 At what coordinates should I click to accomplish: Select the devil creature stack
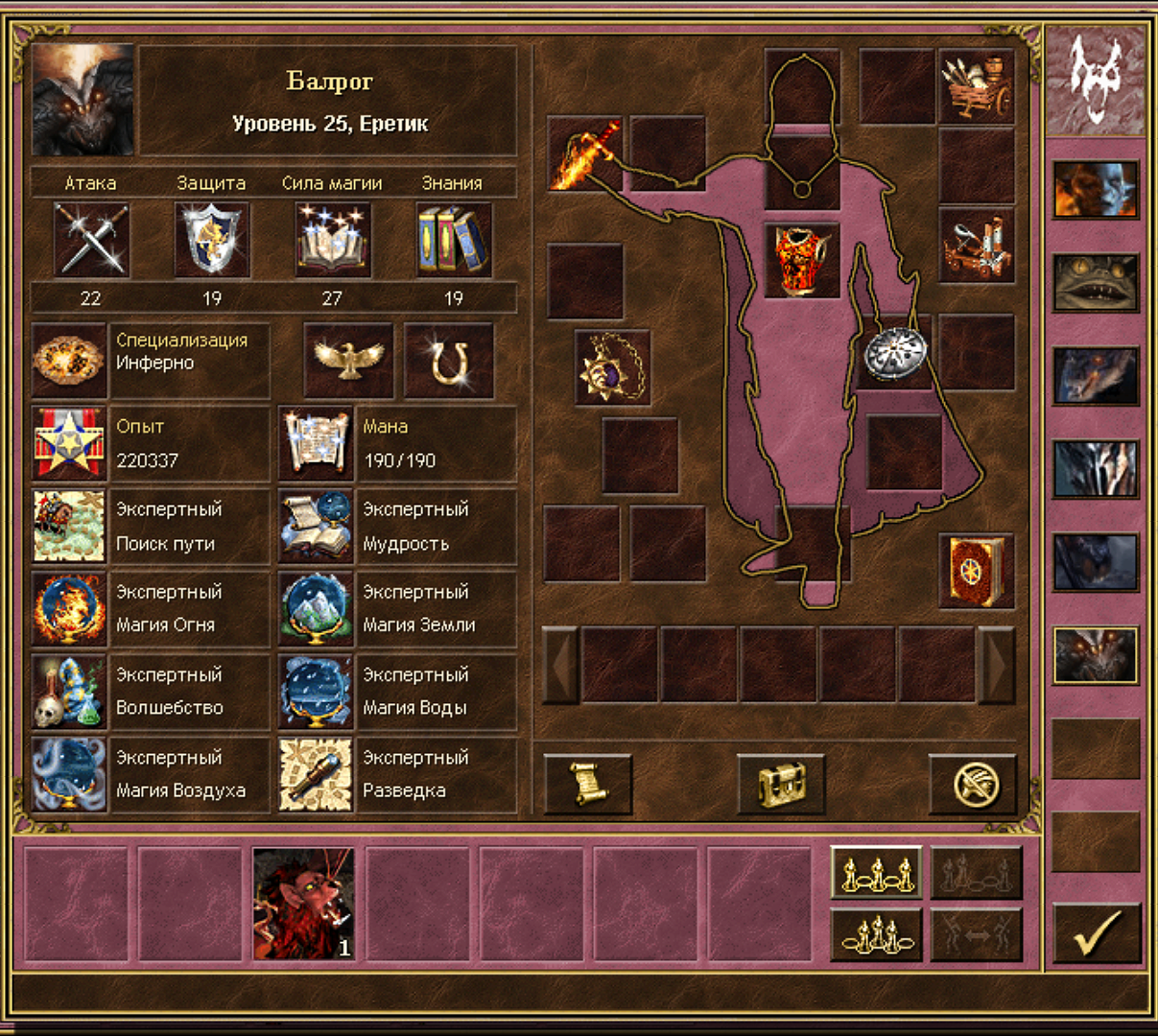pos(303,904)
